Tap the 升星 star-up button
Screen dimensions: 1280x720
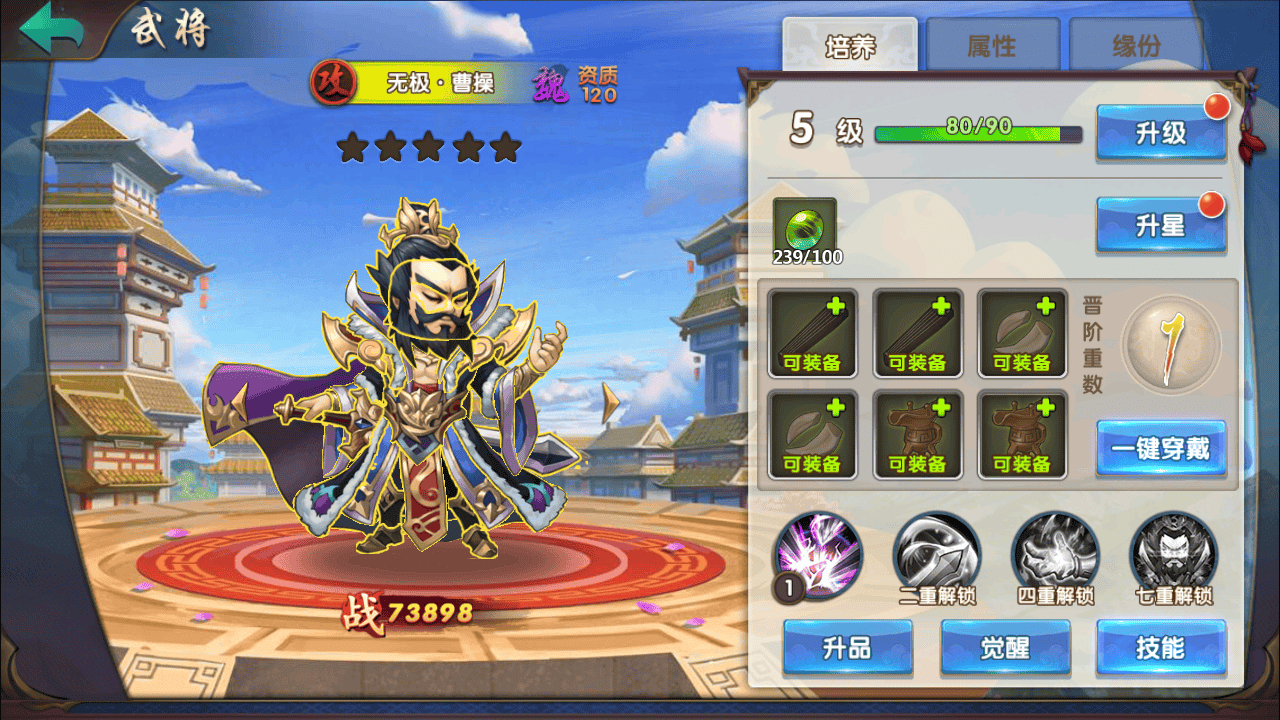tap(1161, 225)
